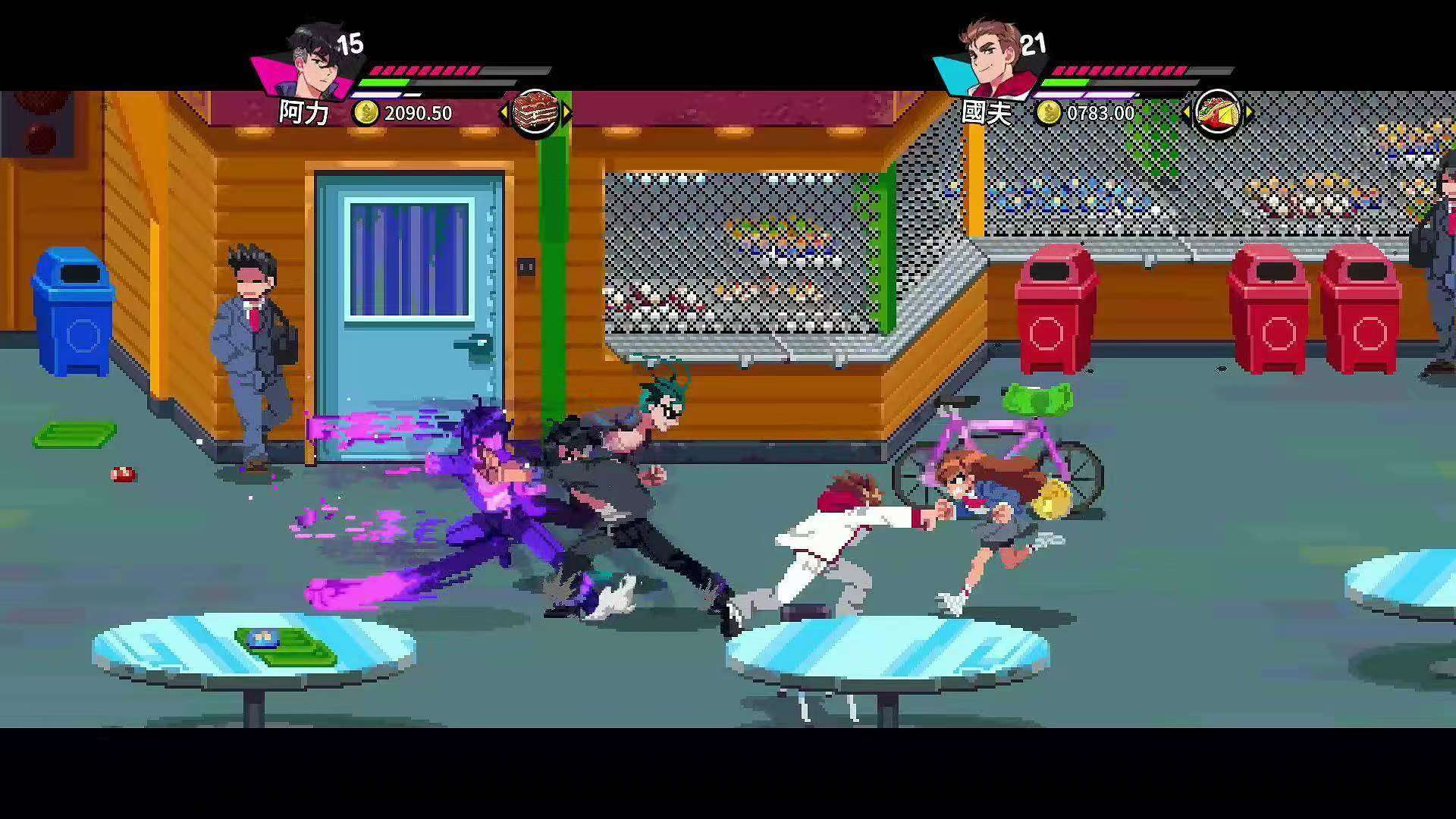Click the gold coin icon beside 0783.00
Viewport: 1456px width, 819px height.
tap(1051, 114)
